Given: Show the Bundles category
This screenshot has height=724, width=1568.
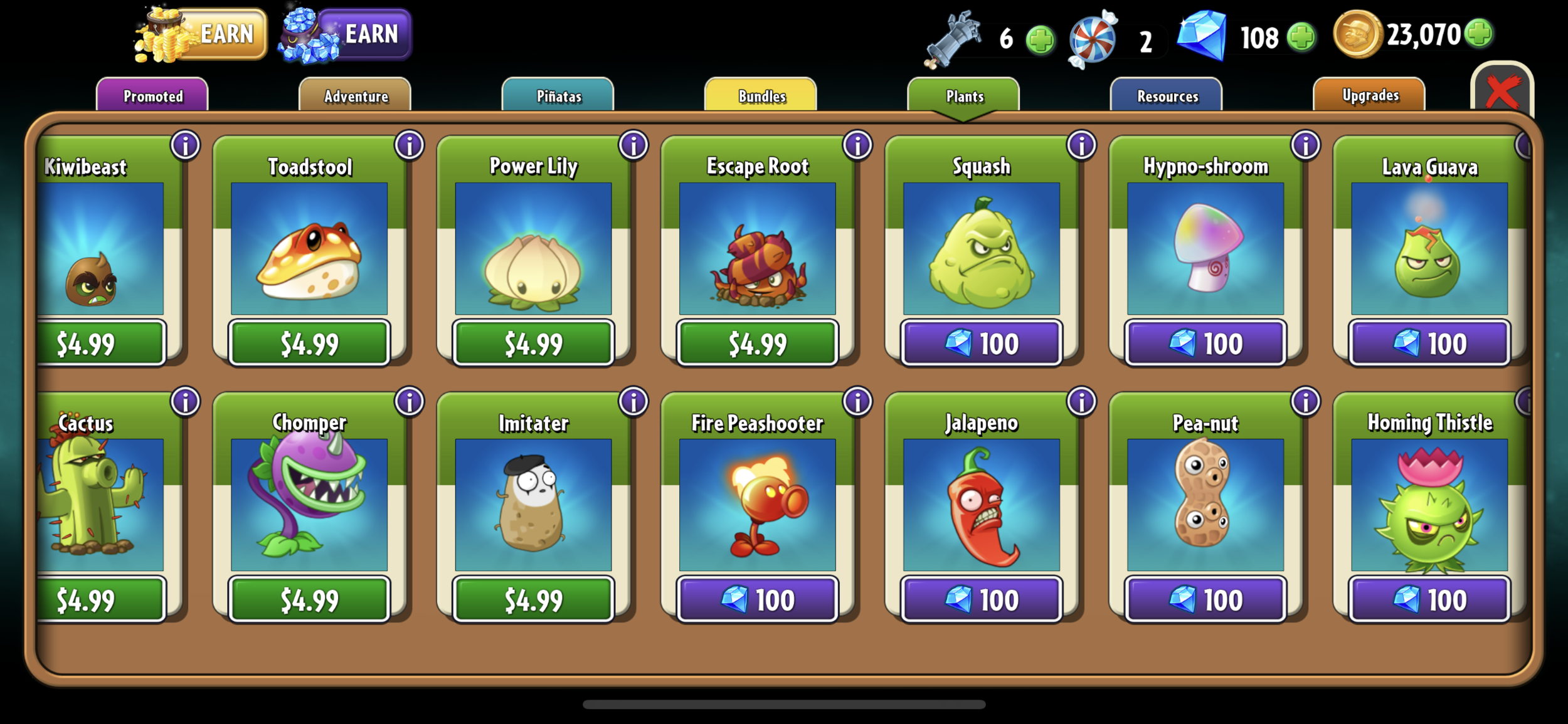Looking at the screenshot, I should point(761,96).
